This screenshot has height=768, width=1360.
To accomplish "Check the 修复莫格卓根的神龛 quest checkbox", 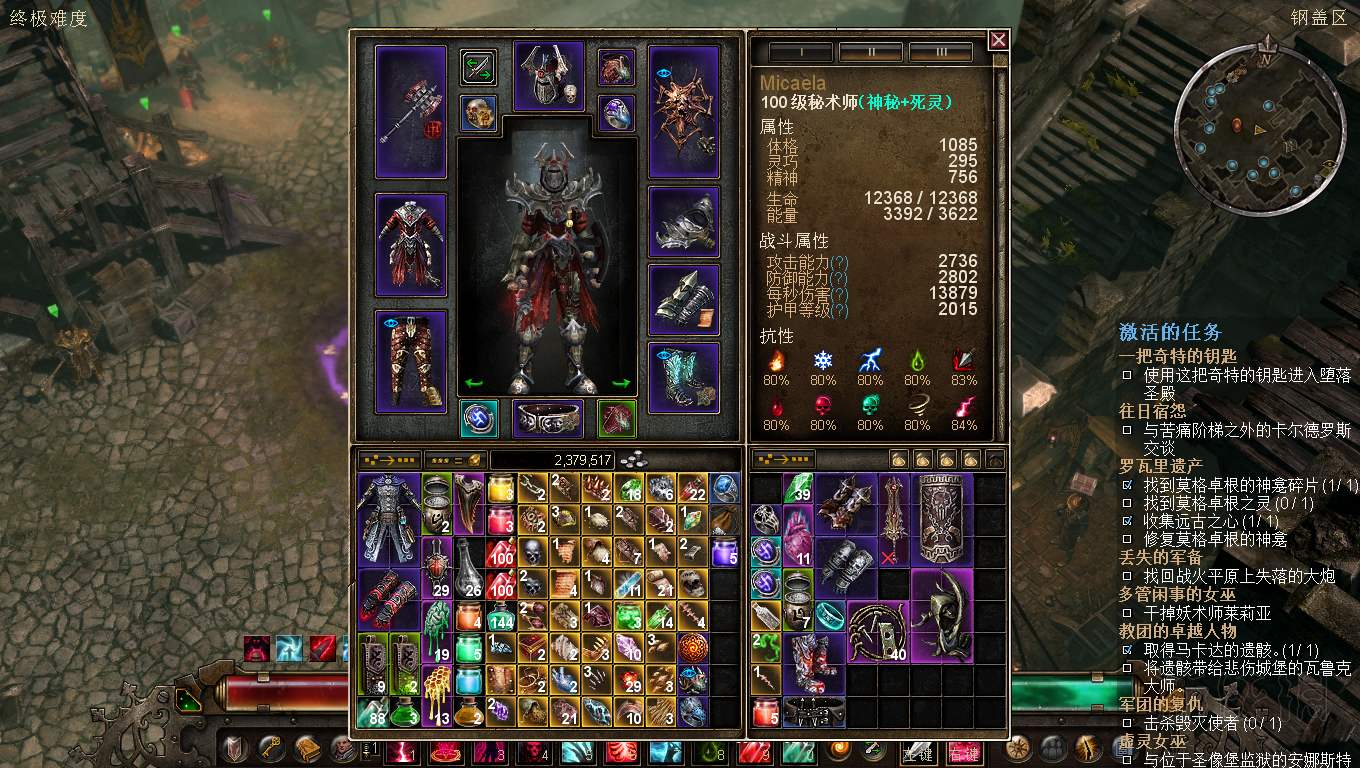I will coord(1128,539).
